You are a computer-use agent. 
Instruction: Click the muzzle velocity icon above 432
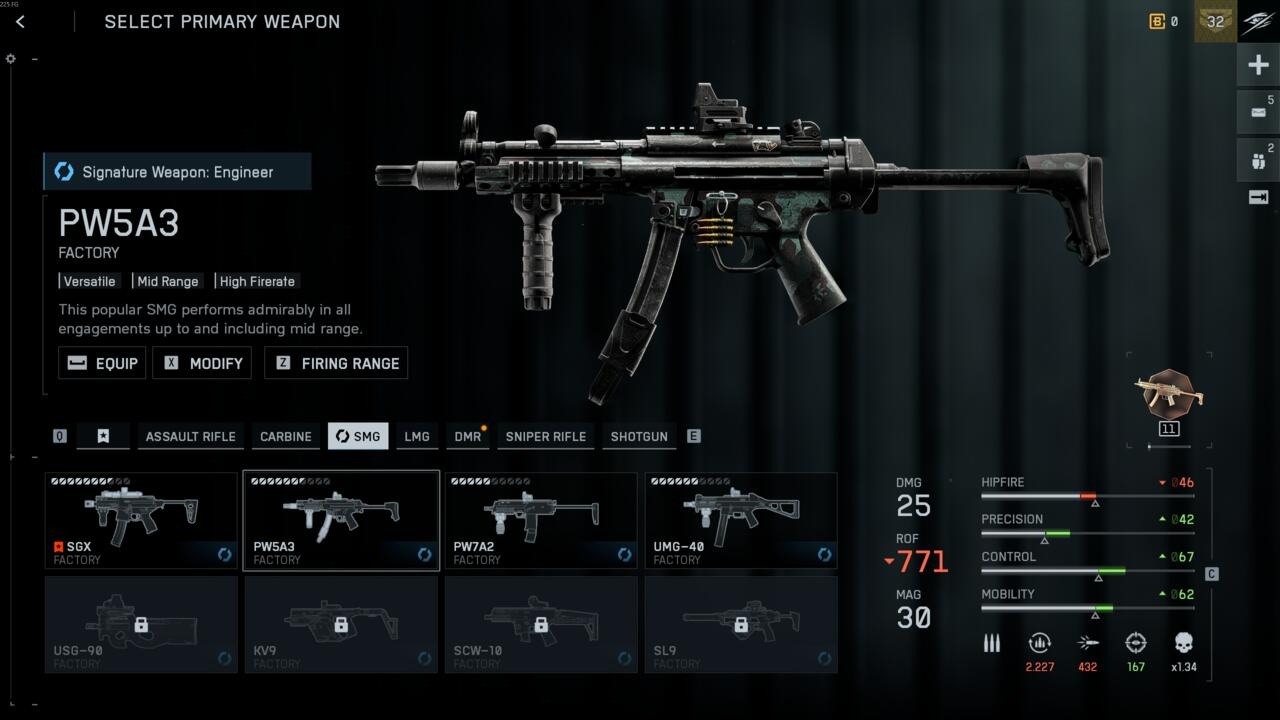(1087, 643)
